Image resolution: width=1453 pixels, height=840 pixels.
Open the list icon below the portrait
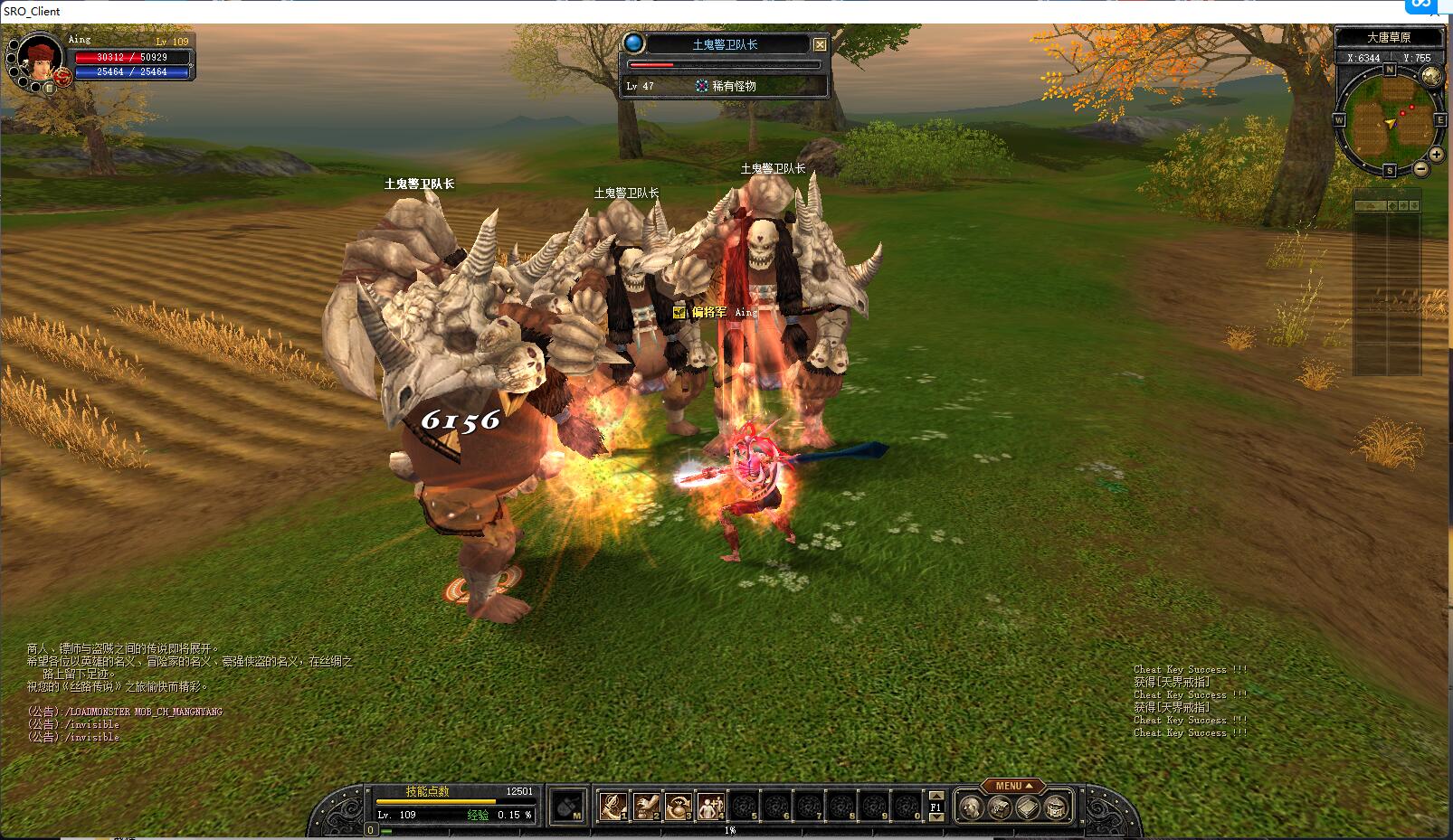(x=50, y=88)
